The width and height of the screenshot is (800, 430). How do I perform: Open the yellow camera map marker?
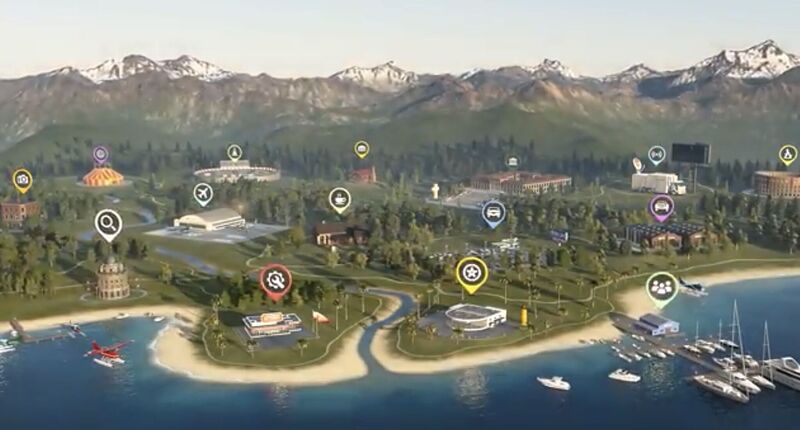[22, 180]
